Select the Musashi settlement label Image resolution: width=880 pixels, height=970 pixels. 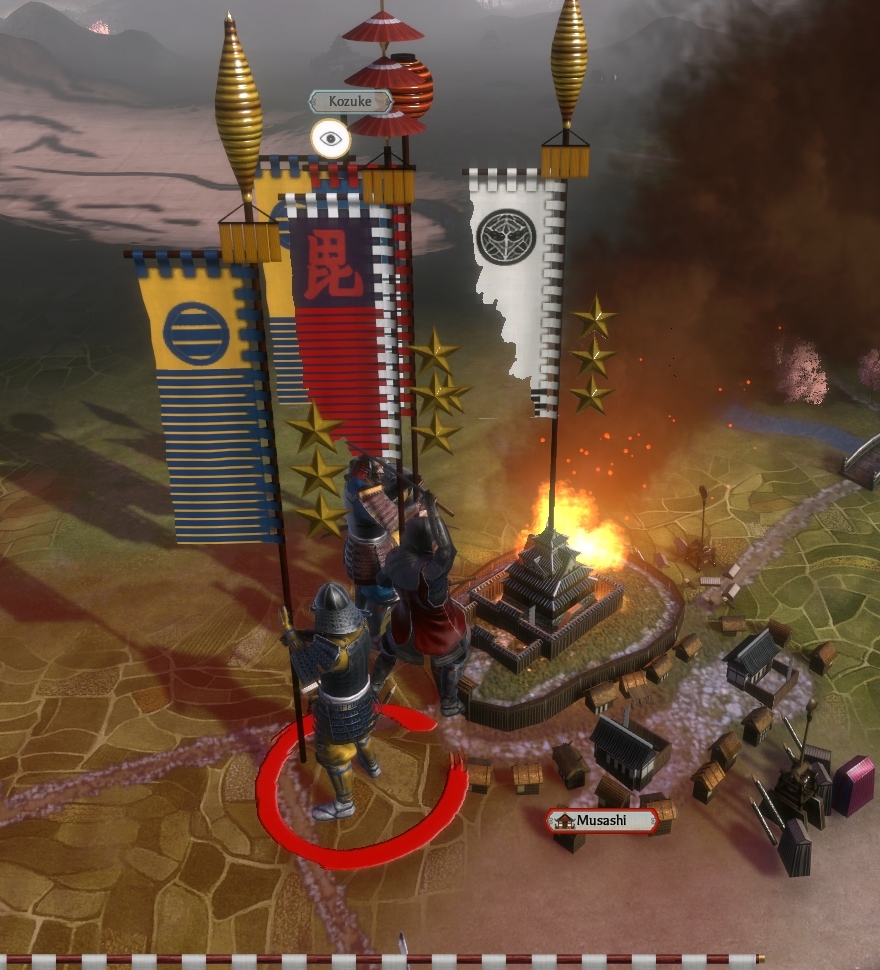tap(601, 821)
